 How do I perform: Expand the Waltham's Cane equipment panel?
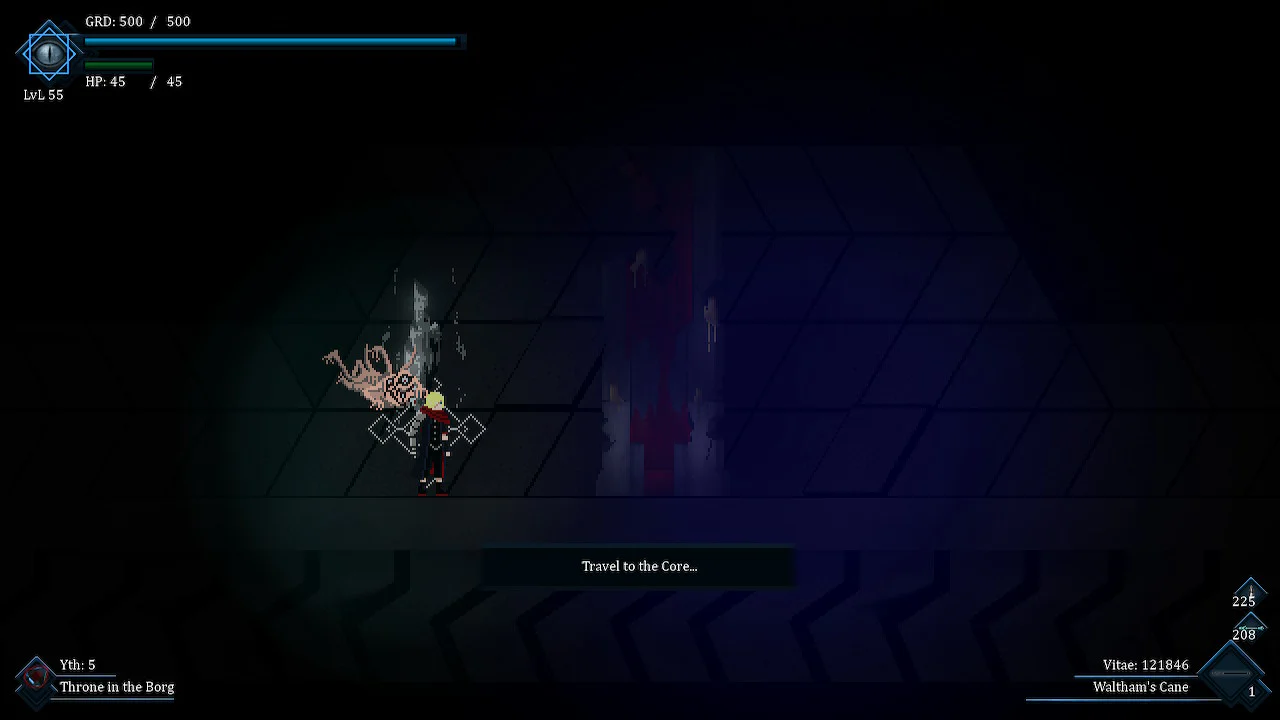coord(1141,688)
